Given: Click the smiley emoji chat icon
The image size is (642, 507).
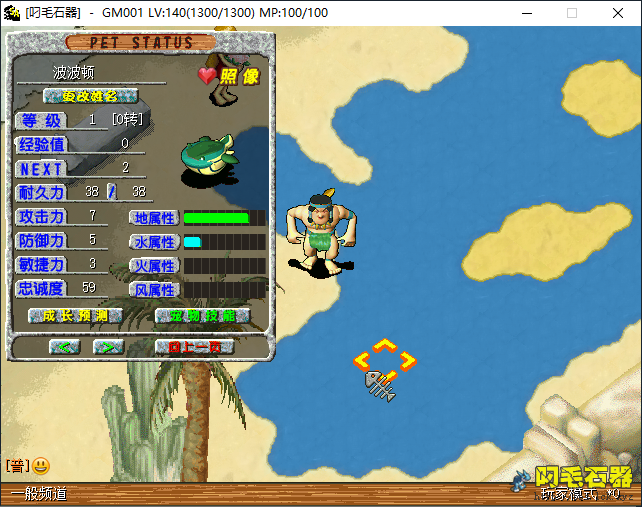Looking at the screenshot, I should point(41,465).
